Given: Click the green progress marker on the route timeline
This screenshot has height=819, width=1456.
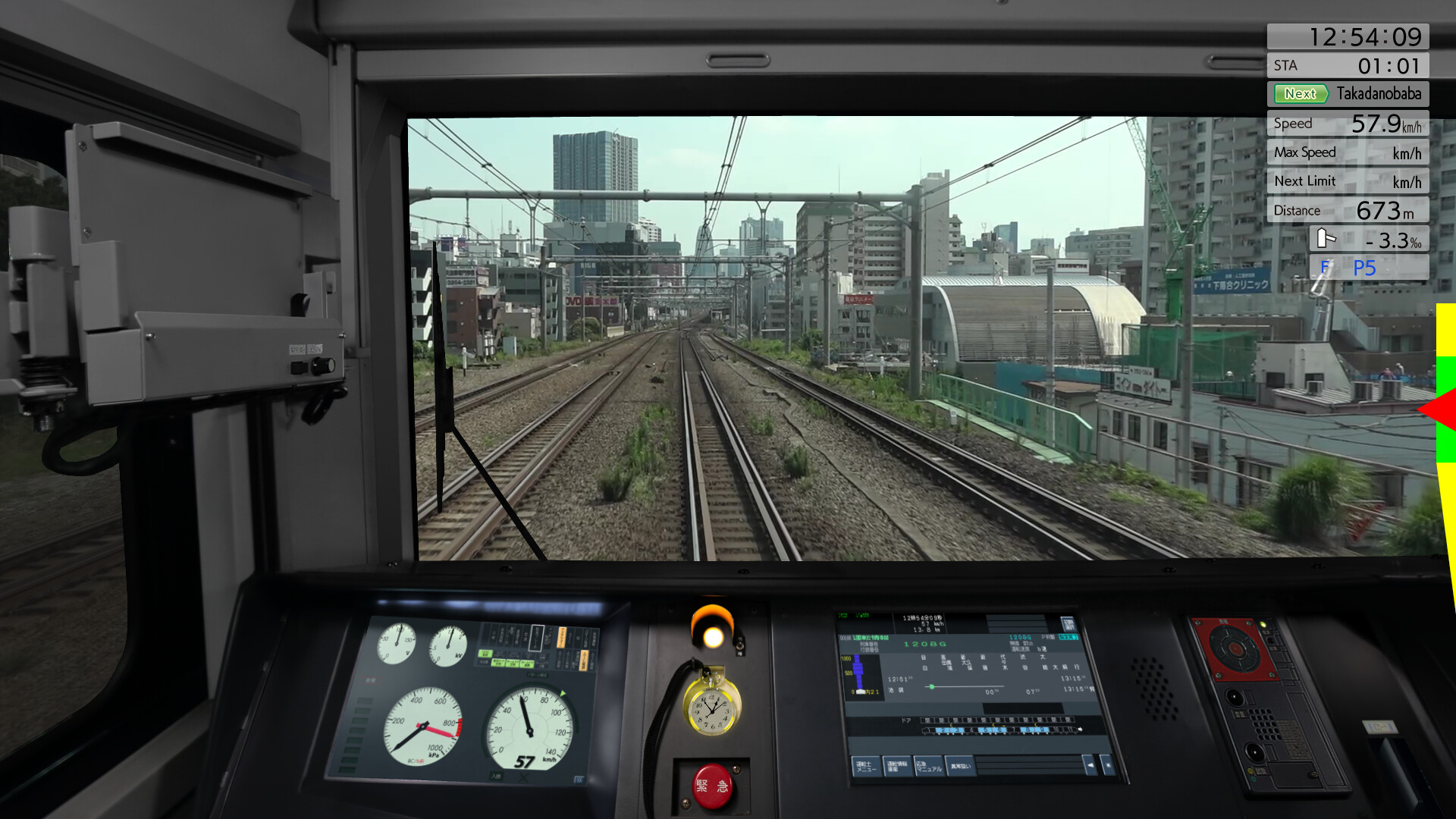Looking at the screenshot, I should [x=932, y=687].
